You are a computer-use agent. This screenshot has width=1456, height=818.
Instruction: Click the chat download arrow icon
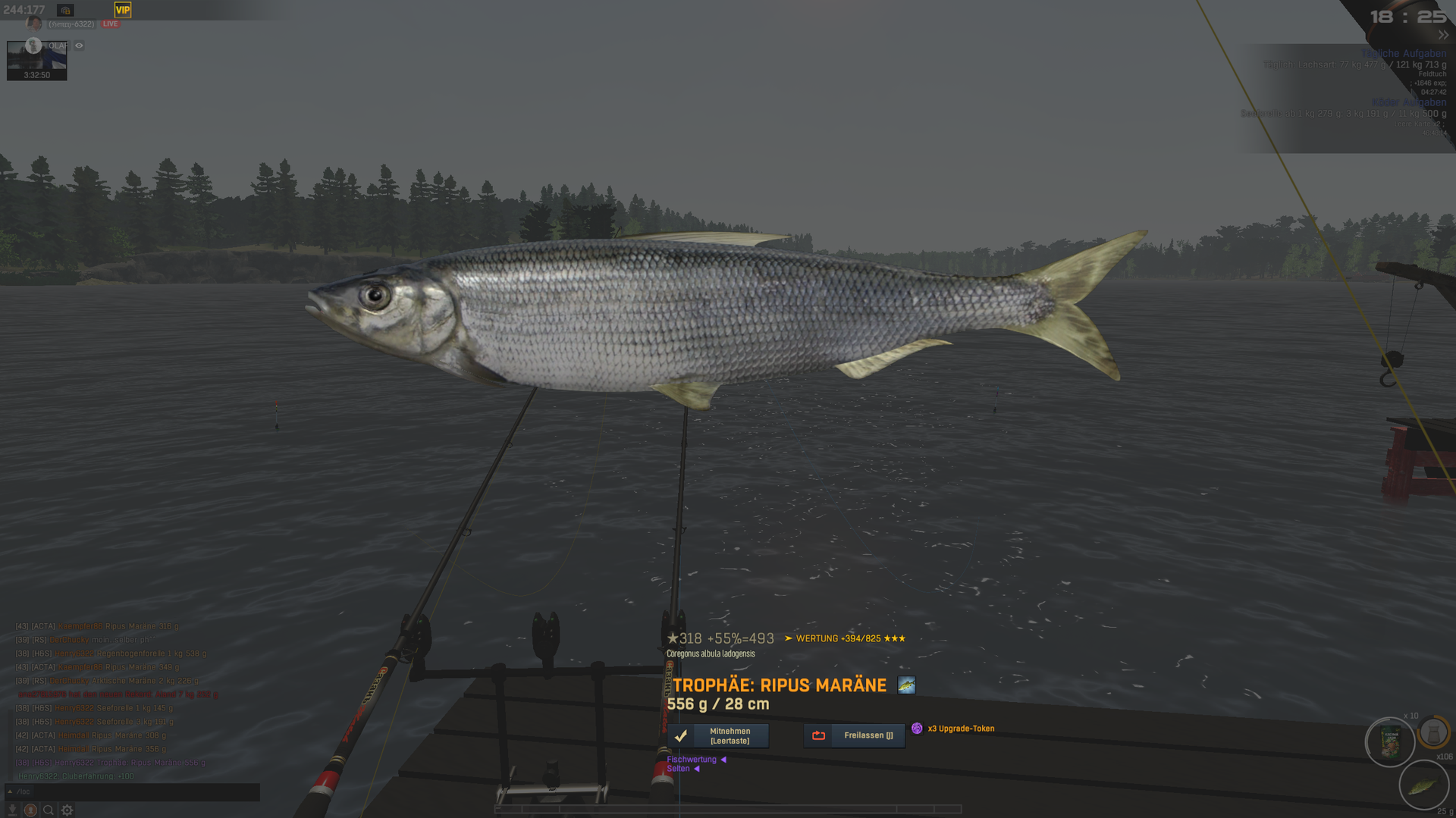[12, 810]
